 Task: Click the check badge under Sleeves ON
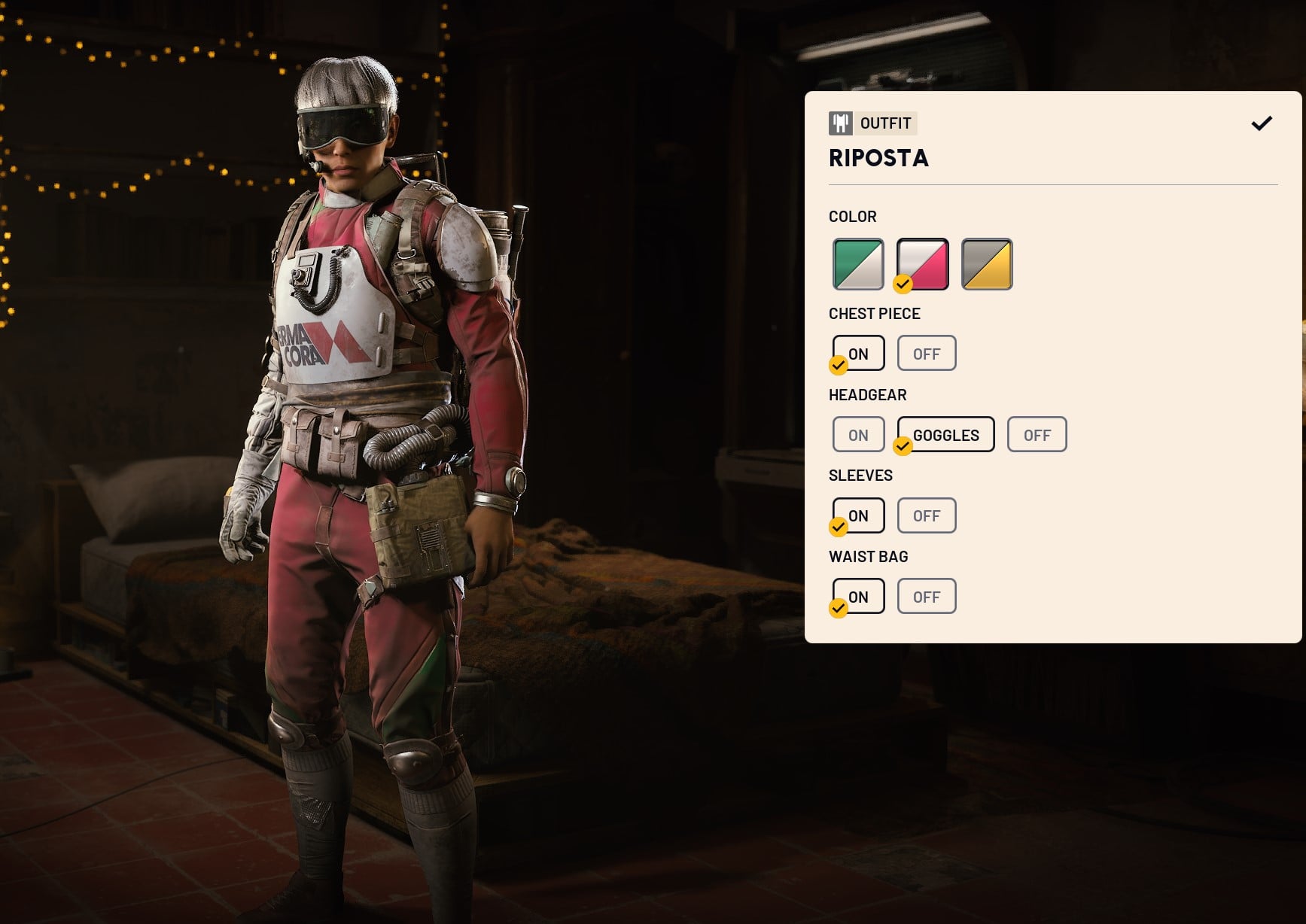point(837,528)
